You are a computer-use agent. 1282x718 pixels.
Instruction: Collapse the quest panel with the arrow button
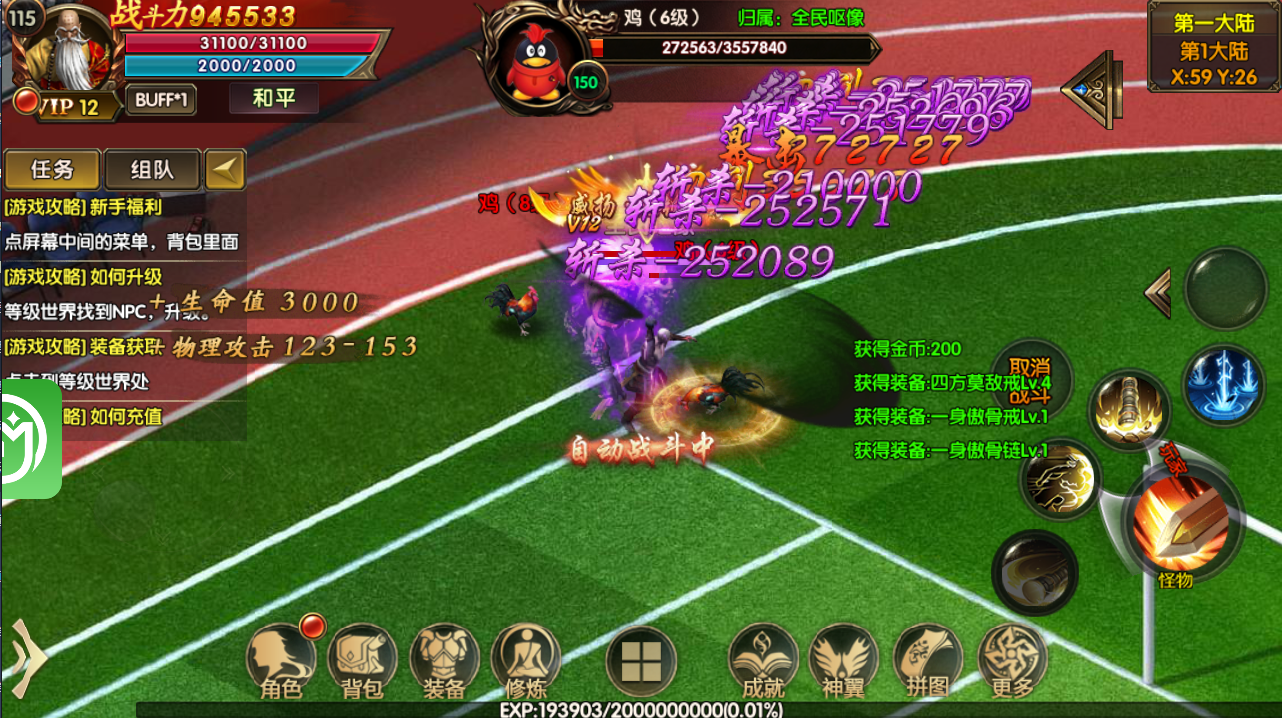point(225,170)
